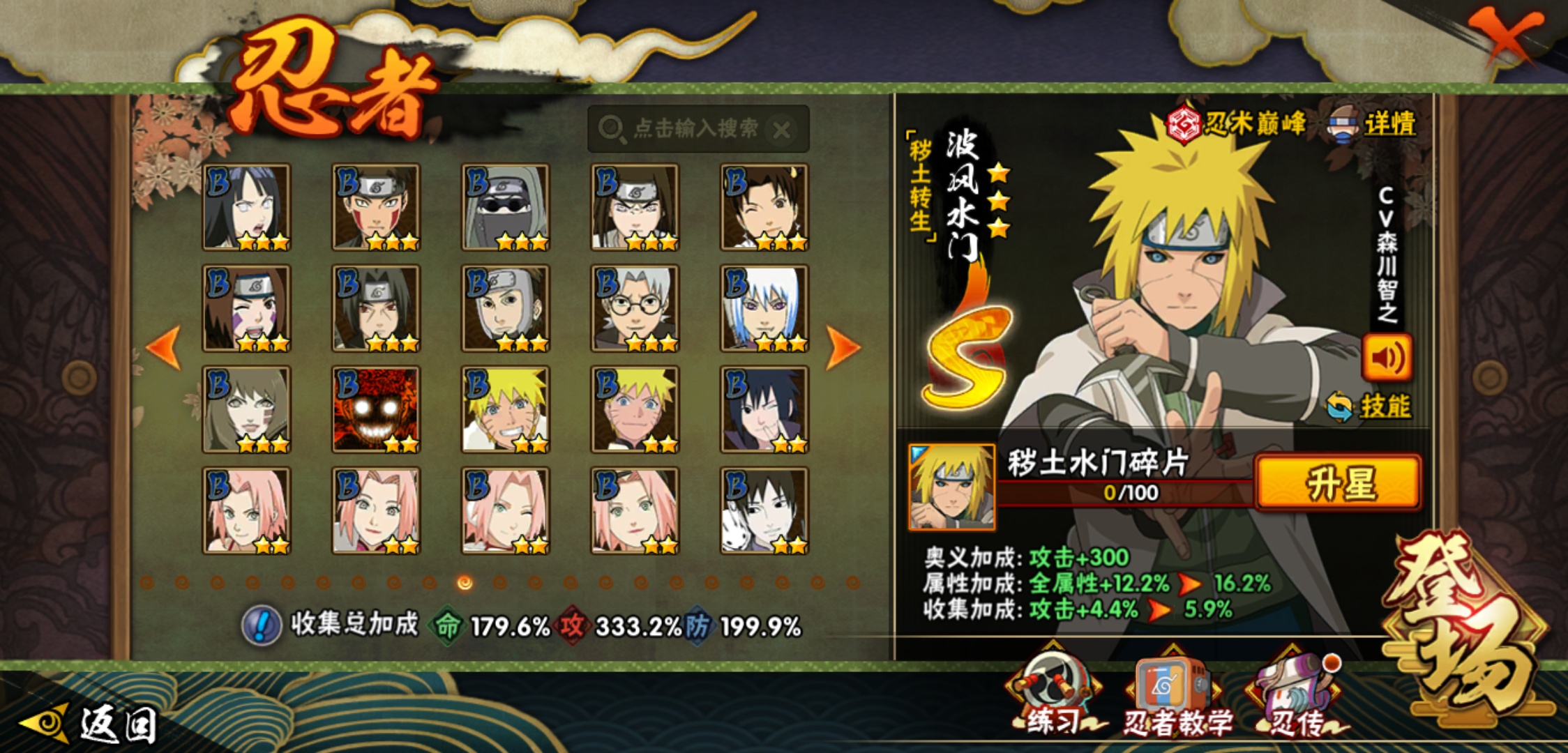Open 忍者教学 ninja tutorial
Image resolution: width=1568 pixels, height=753 pixels.
click(x=1175, y=697)
